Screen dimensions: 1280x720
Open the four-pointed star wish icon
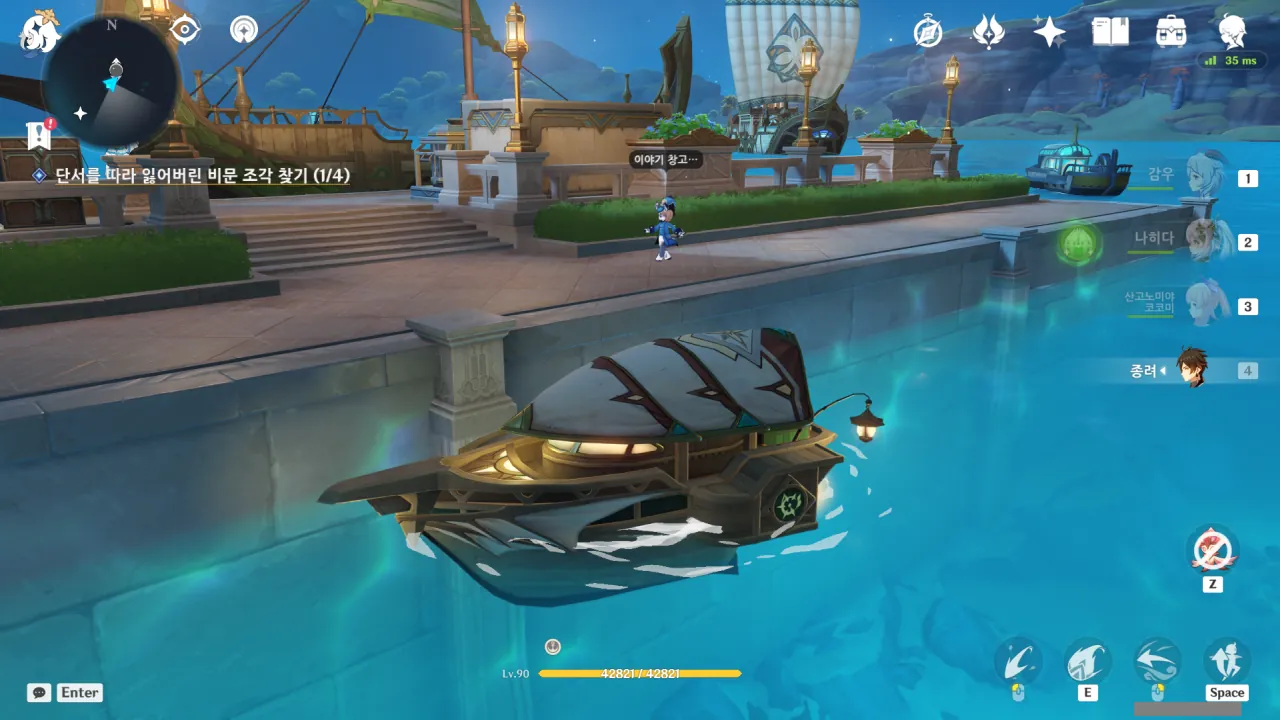pyautogui.click(x=1049, y=32)
